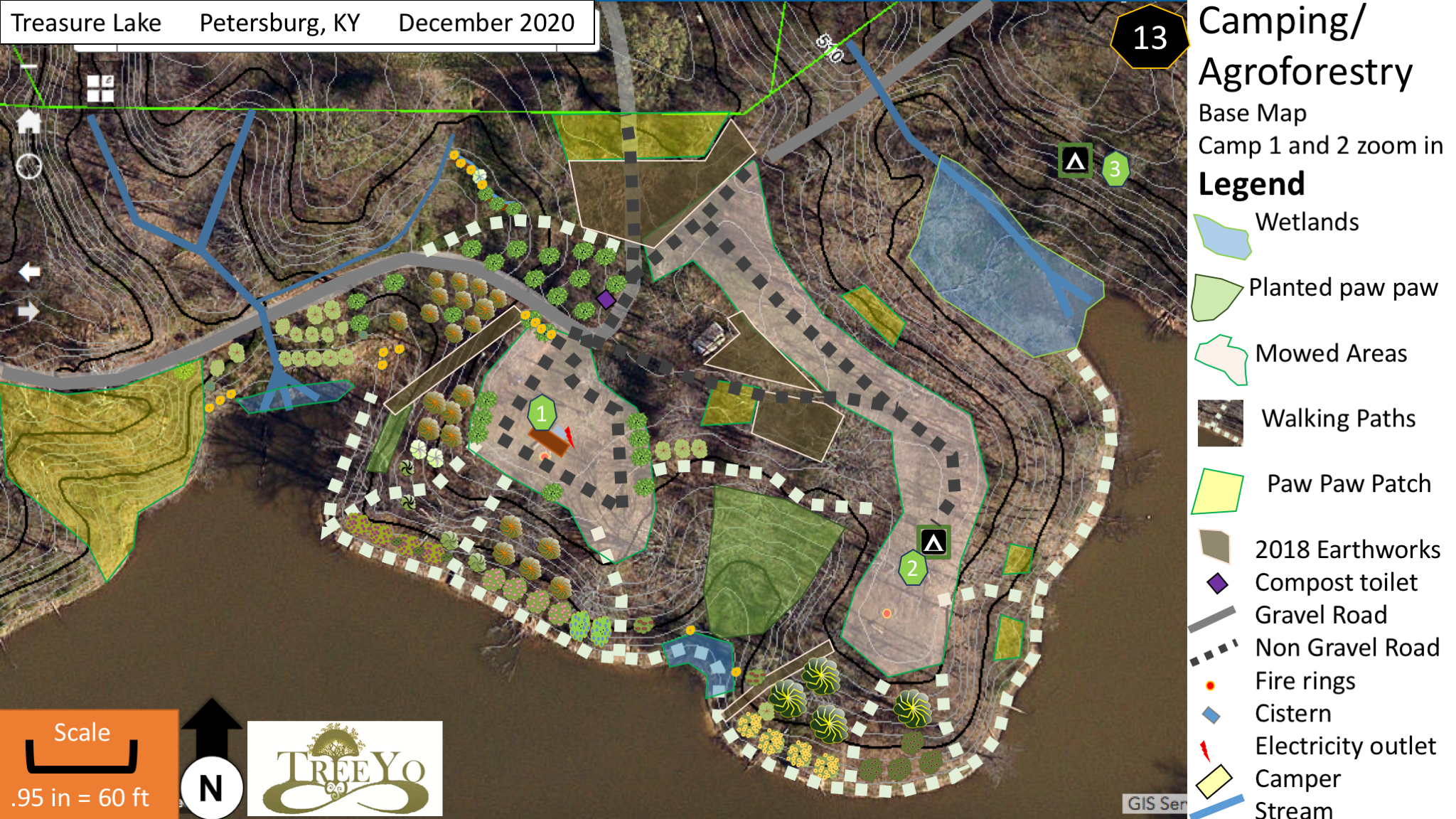
Task: Open the basemap gallery grid icon
Action: (x=100, y=89)
